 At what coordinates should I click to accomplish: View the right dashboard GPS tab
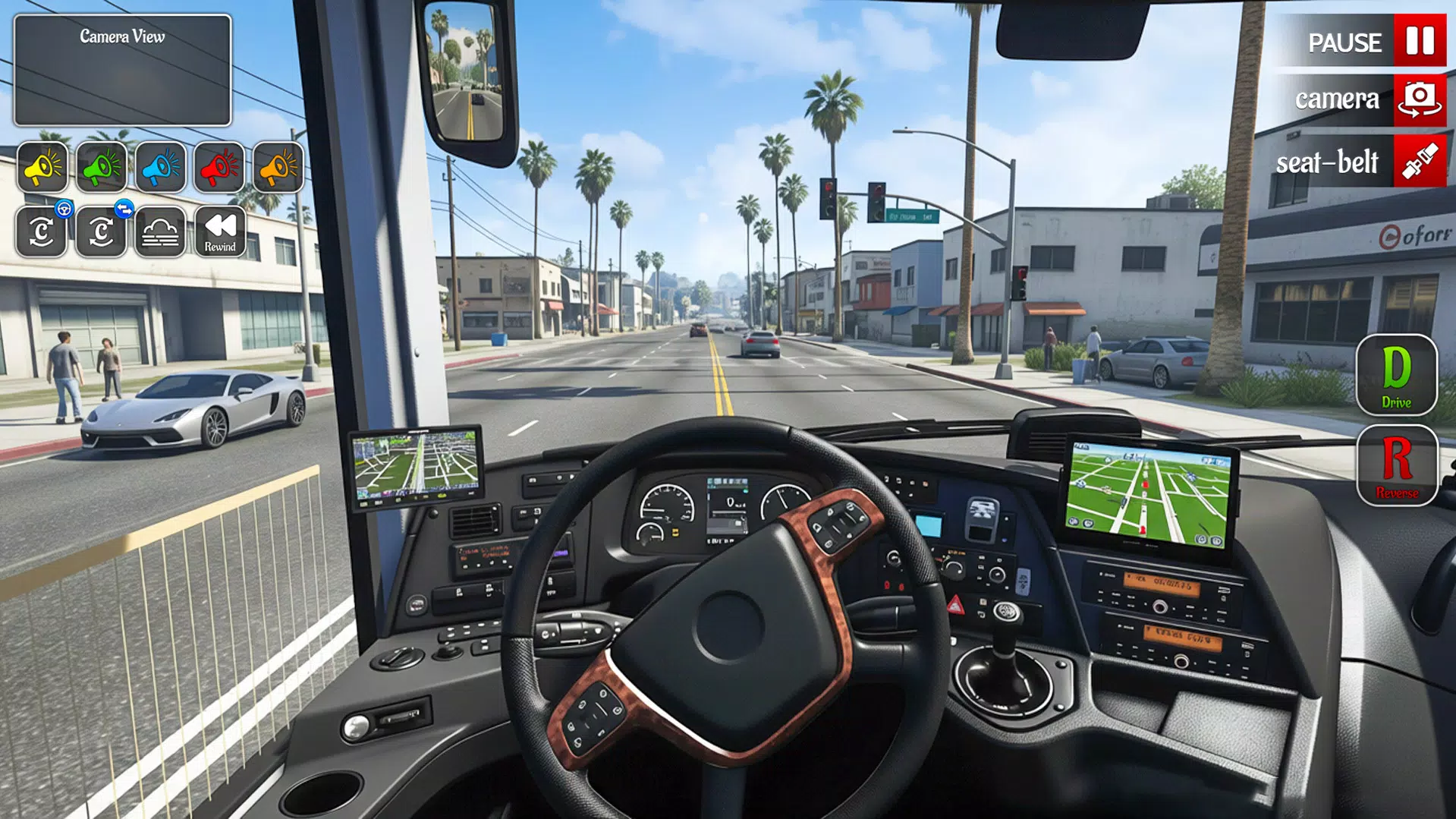click(x=1148, y=490)
